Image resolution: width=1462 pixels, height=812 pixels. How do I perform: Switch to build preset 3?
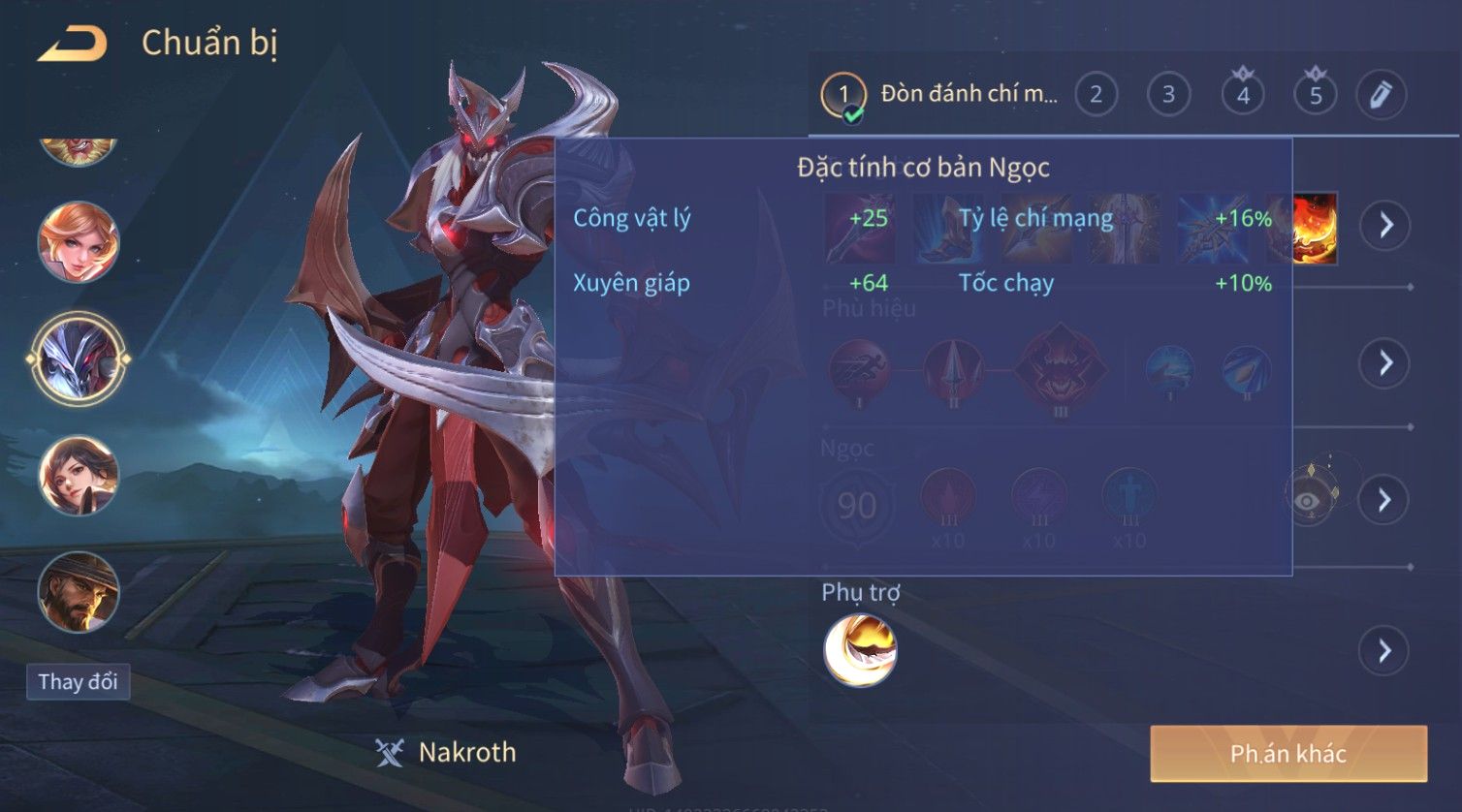pos(1168,95)
